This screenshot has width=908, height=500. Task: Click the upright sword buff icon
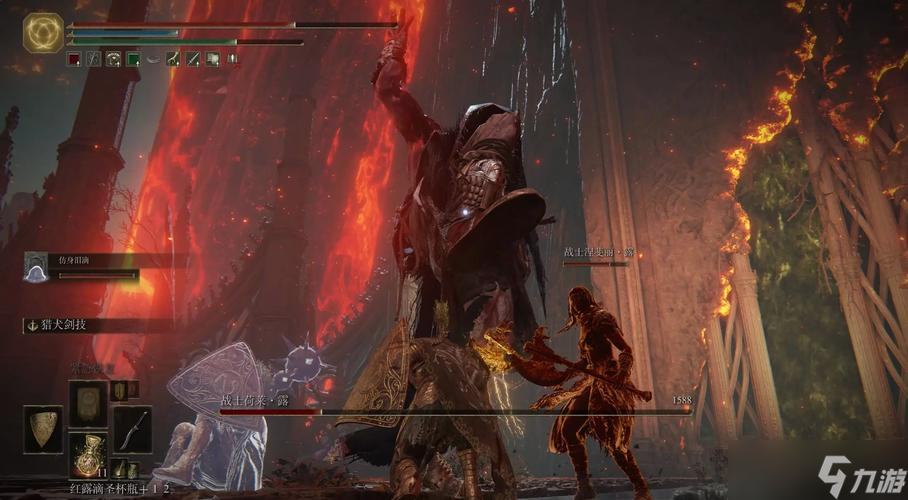(232, 60)
